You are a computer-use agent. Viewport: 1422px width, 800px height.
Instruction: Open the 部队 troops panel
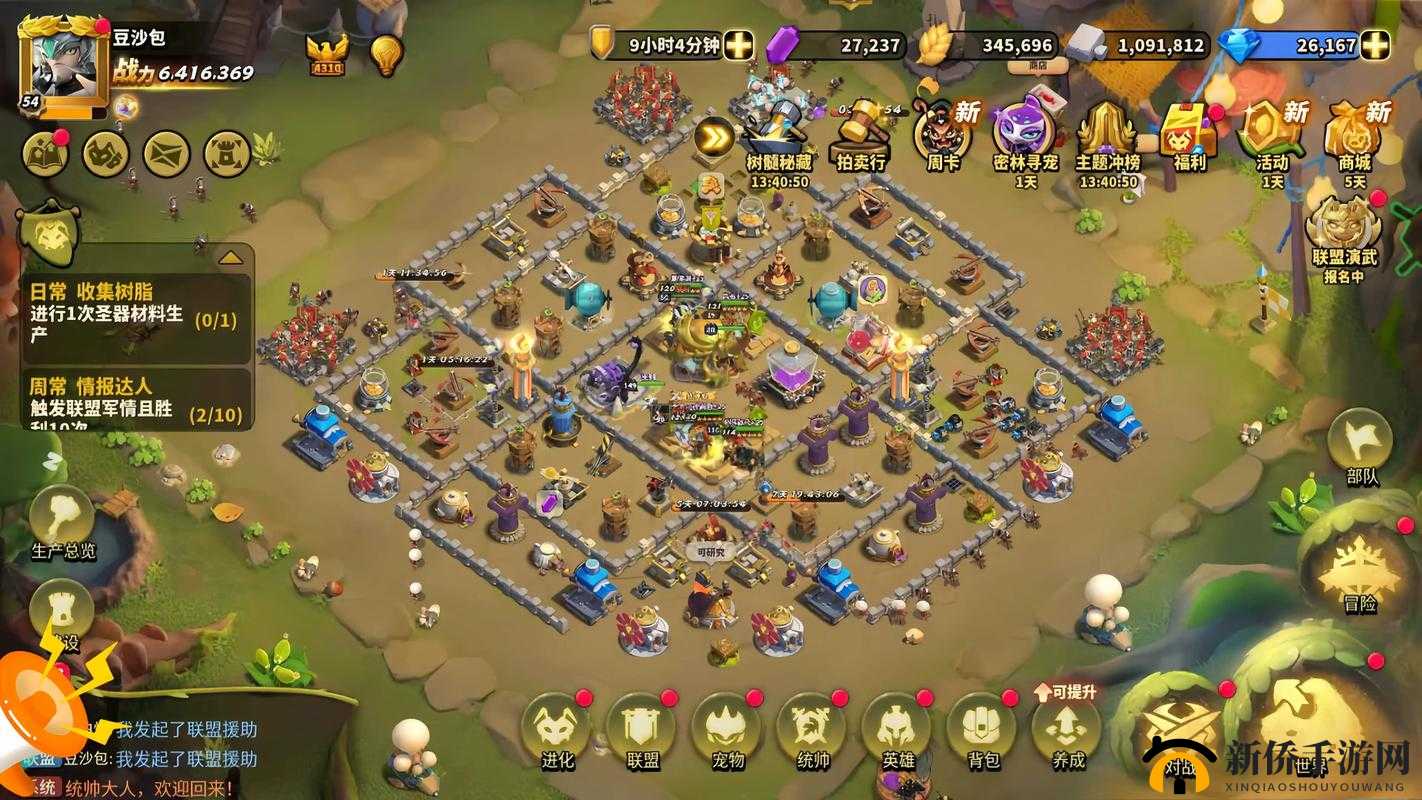[x=1360, y=445]
